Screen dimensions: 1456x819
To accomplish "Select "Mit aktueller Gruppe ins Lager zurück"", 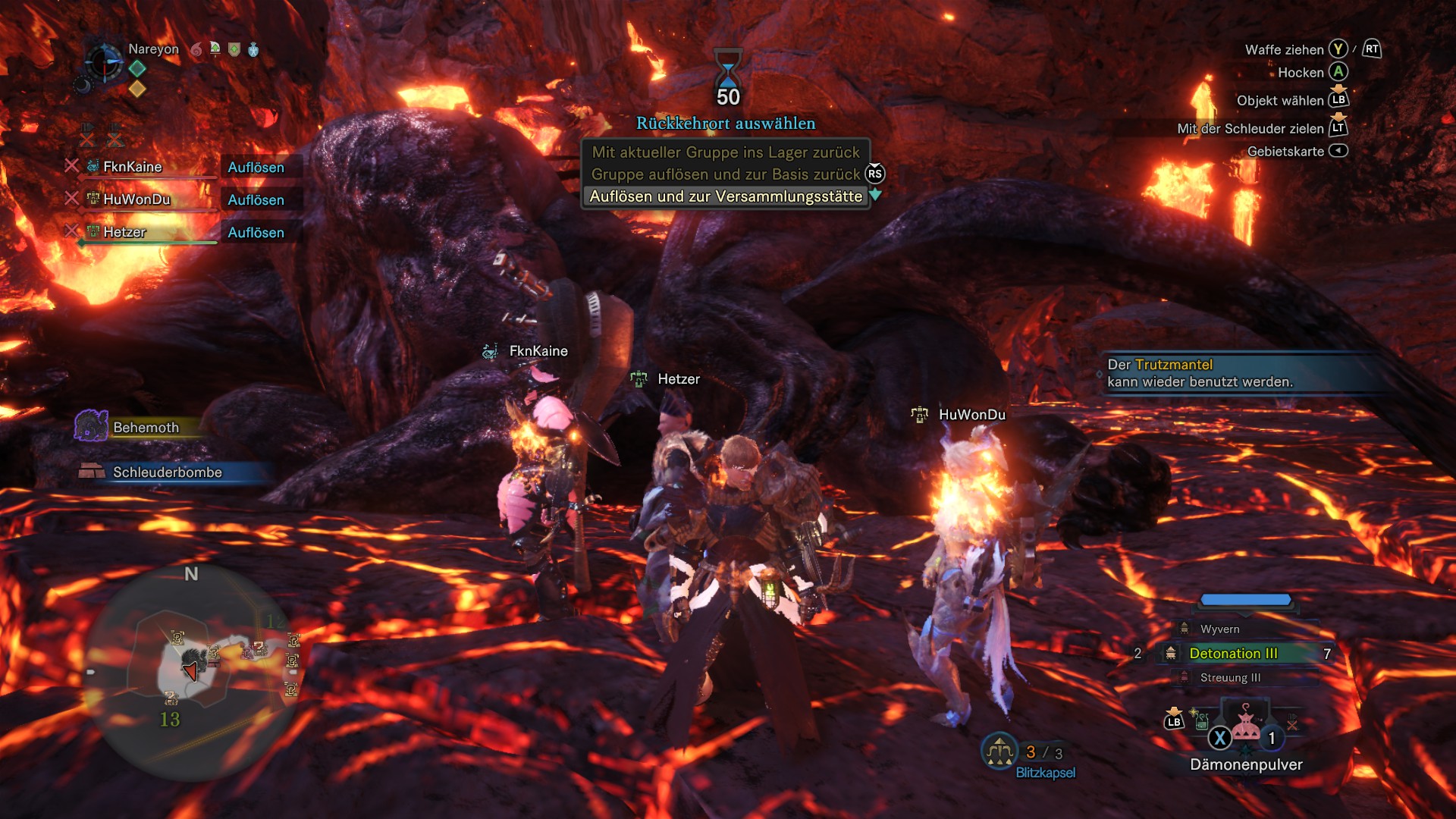I will [725, 152].
